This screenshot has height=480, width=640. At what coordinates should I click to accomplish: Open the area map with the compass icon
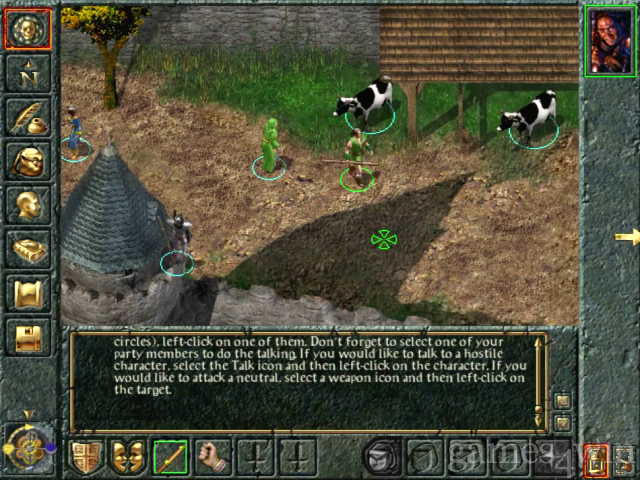point(27,73)
